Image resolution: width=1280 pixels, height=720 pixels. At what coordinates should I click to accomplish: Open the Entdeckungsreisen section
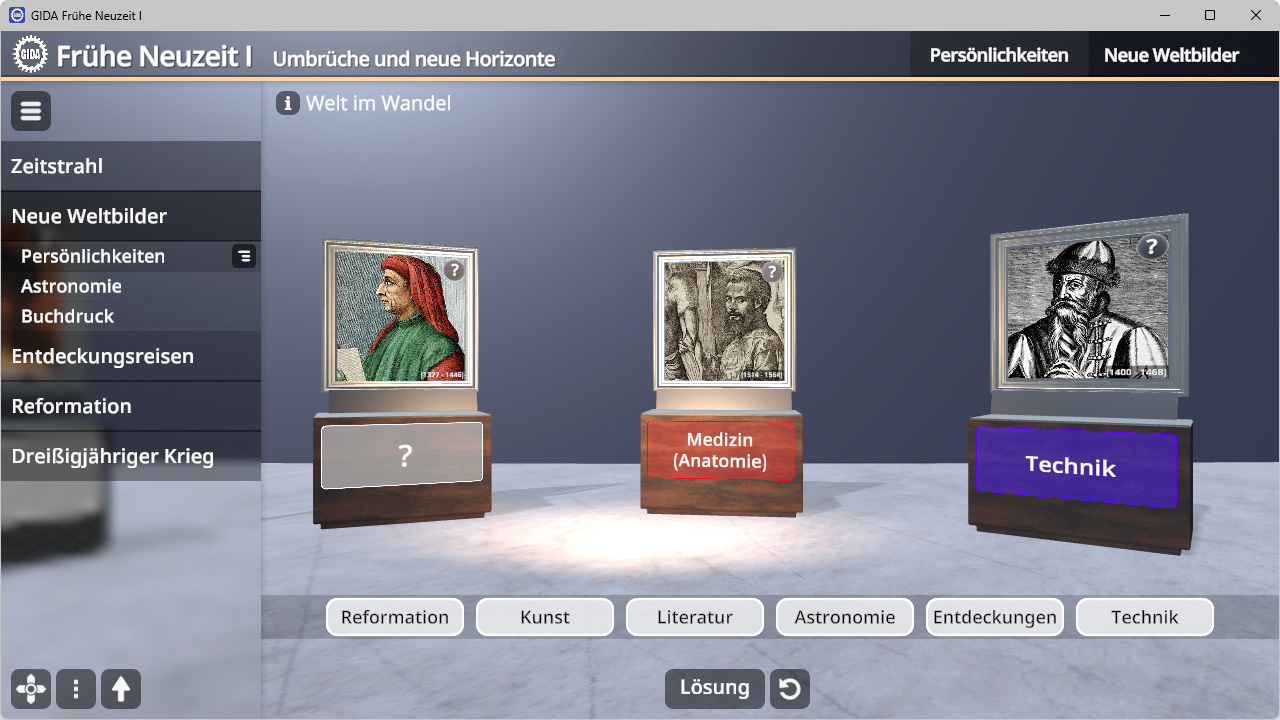102,356
